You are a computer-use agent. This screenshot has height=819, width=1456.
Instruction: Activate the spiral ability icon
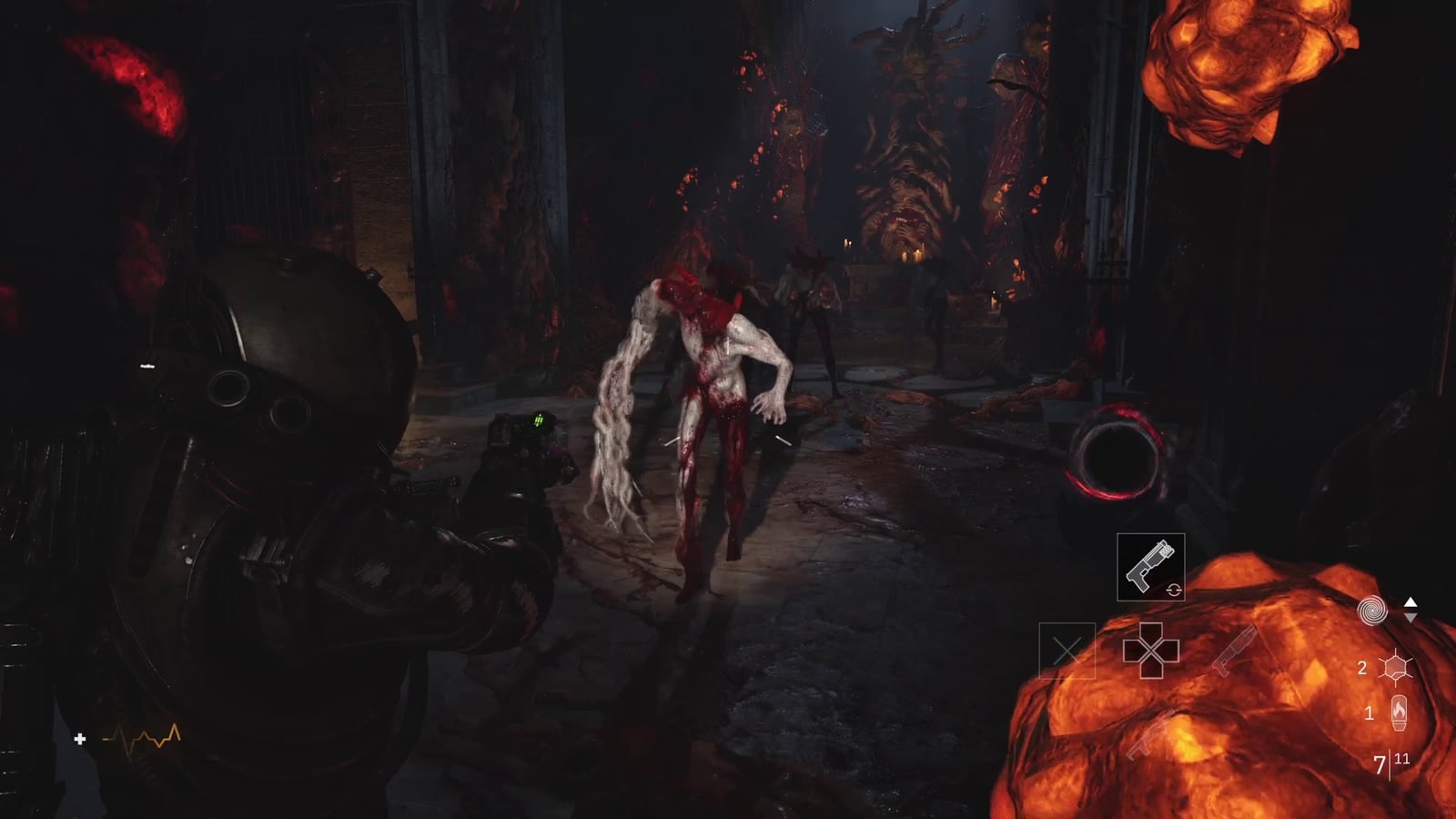point(1372,611)
